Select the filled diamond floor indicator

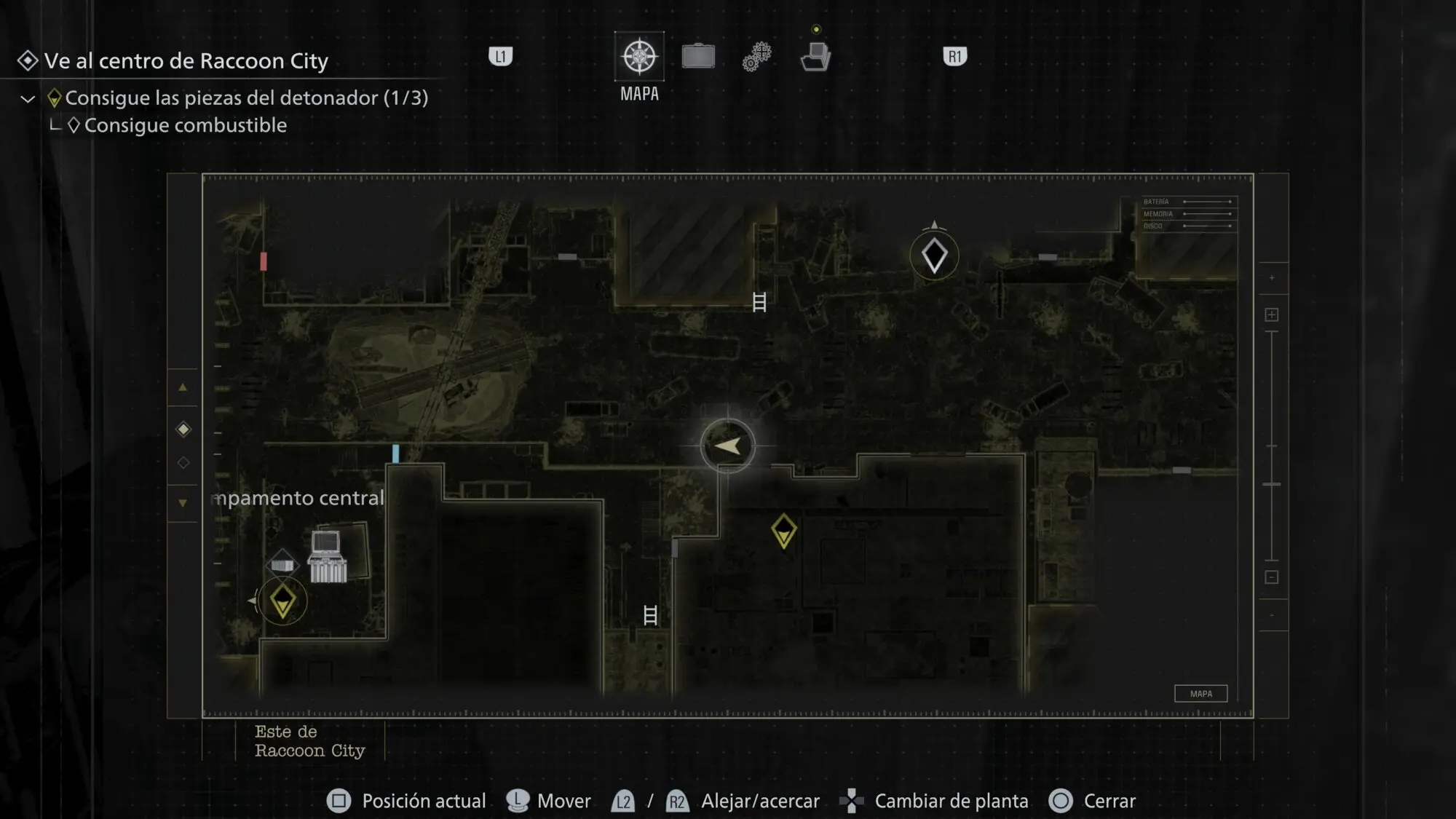(183, 430)
